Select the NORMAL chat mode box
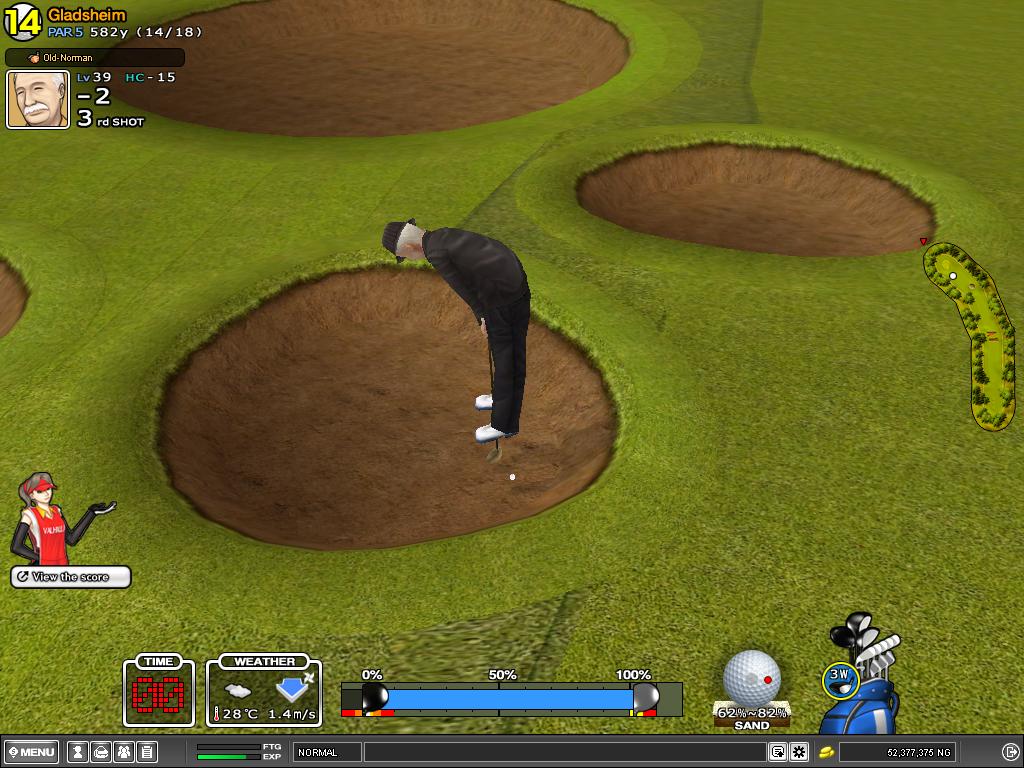The width and height of the screenshot is (1024, 768). pyautogui.click(x=327, y=752)
